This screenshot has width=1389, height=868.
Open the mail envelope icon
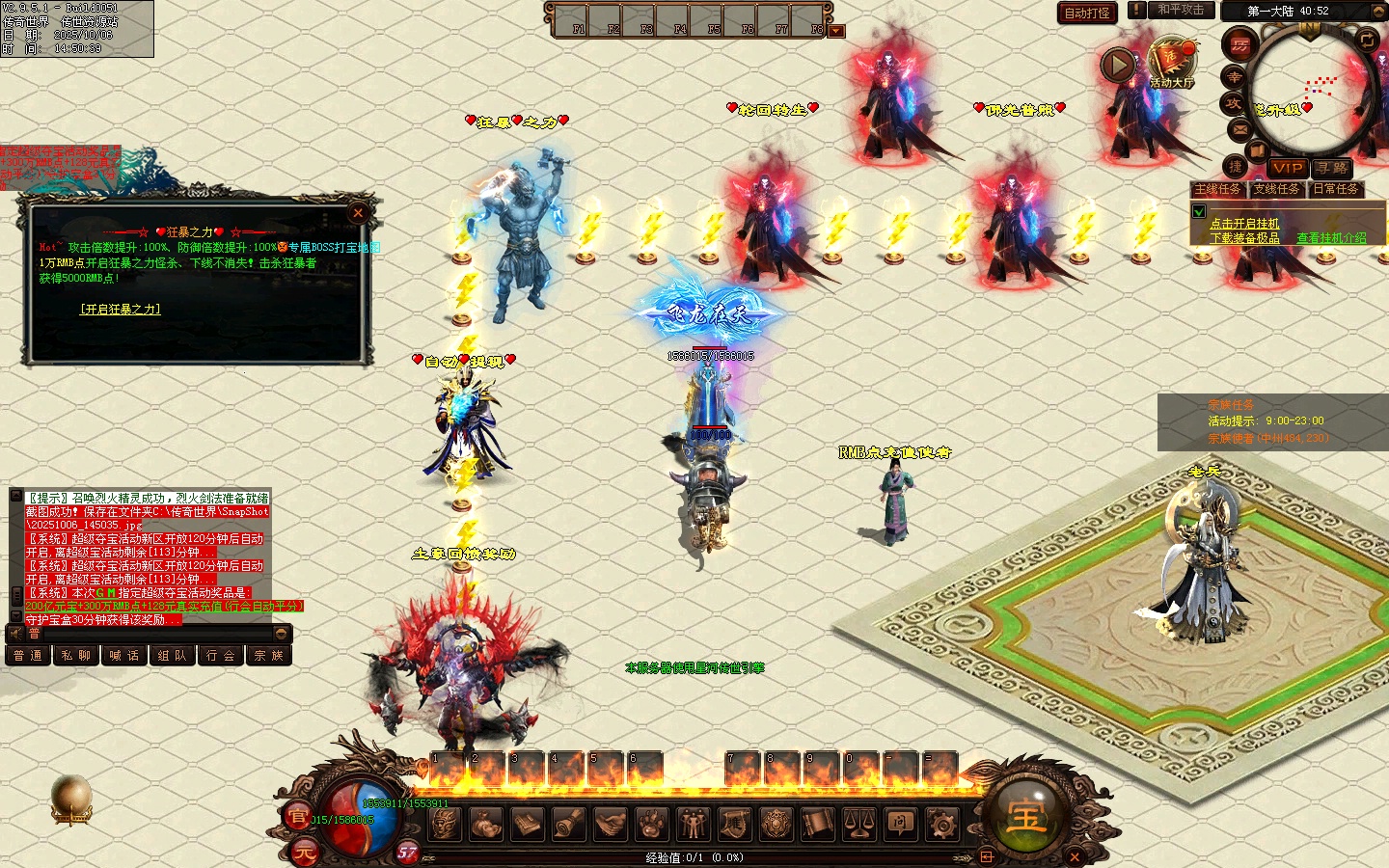[x=1239, y=129]
